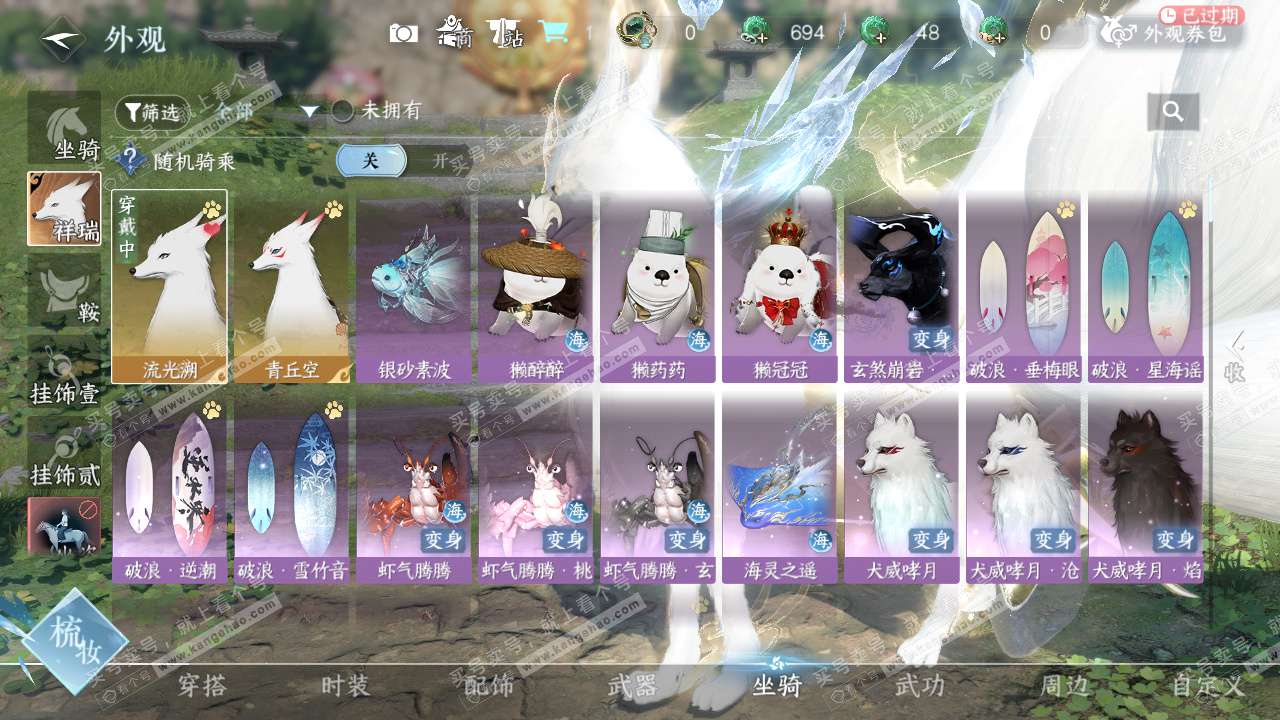Toggle the 未拥有 unowned filter
This screenshot has width=1280, height=720.
click(343, 111)
